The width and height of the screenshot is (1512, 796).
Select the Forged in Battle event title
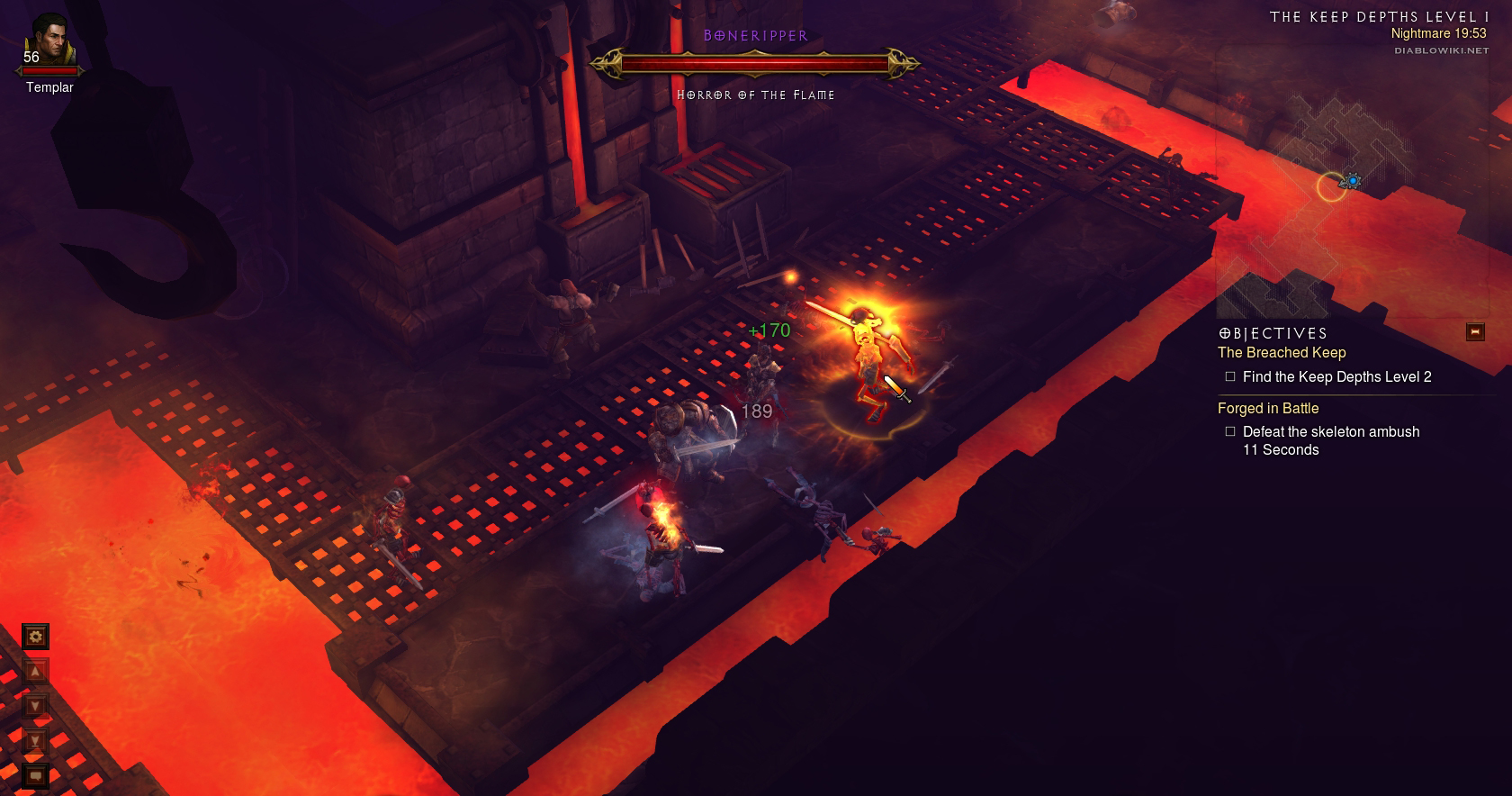pos(1268,409)
